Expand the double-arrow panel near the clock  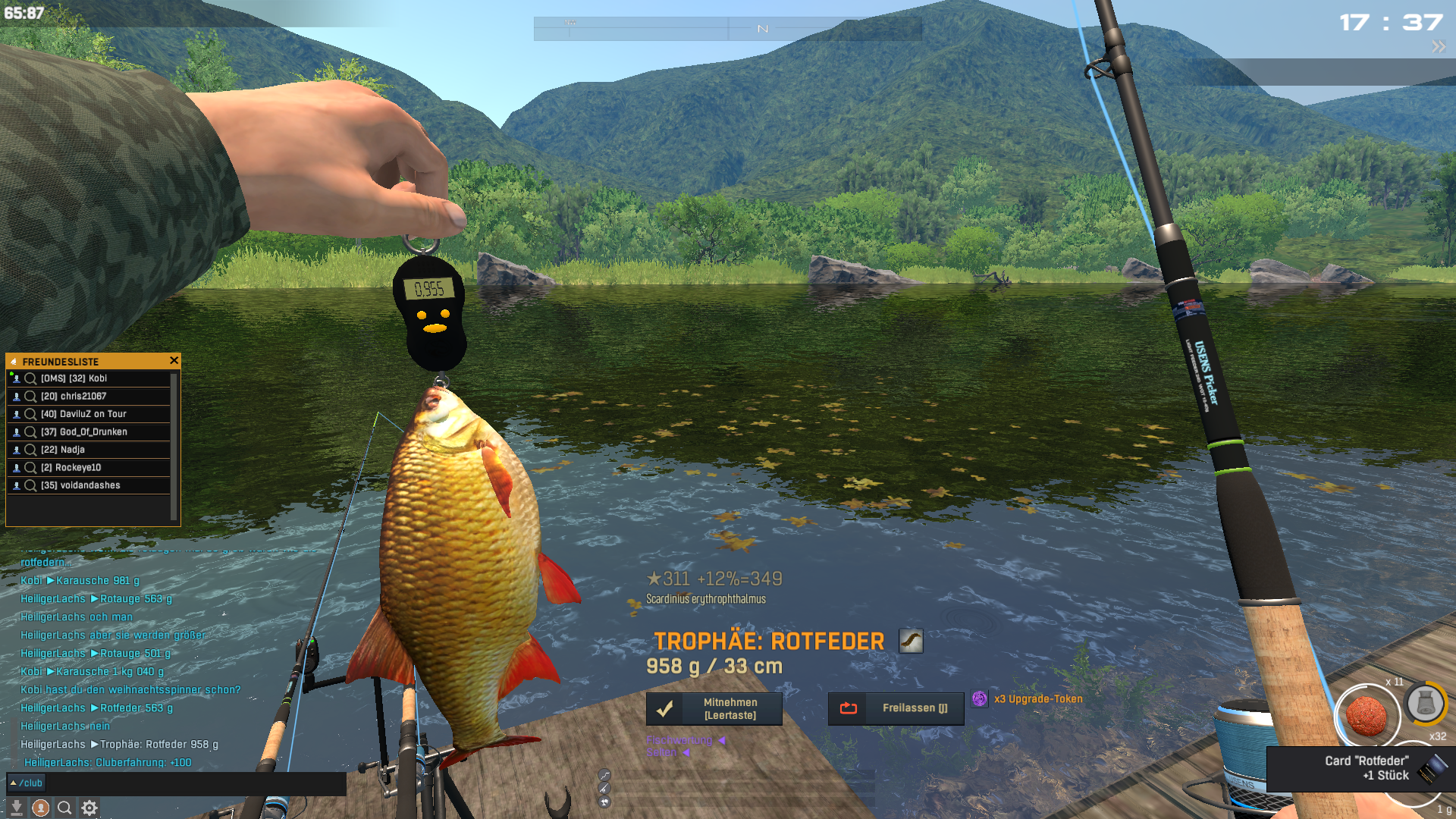coord(1439,47)
